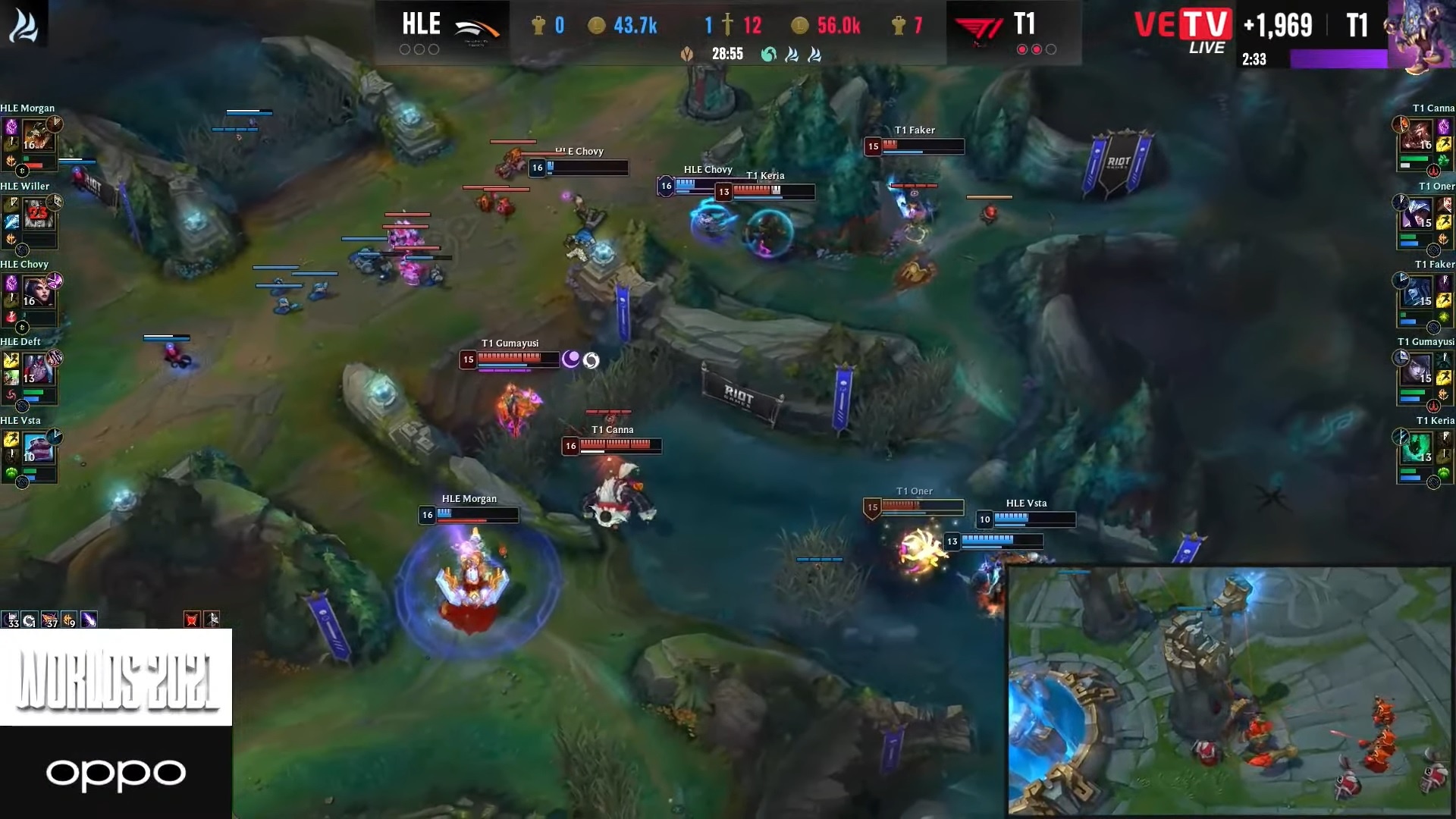Choose HLE Chovy's champion portrait

[x=37, y=292]
